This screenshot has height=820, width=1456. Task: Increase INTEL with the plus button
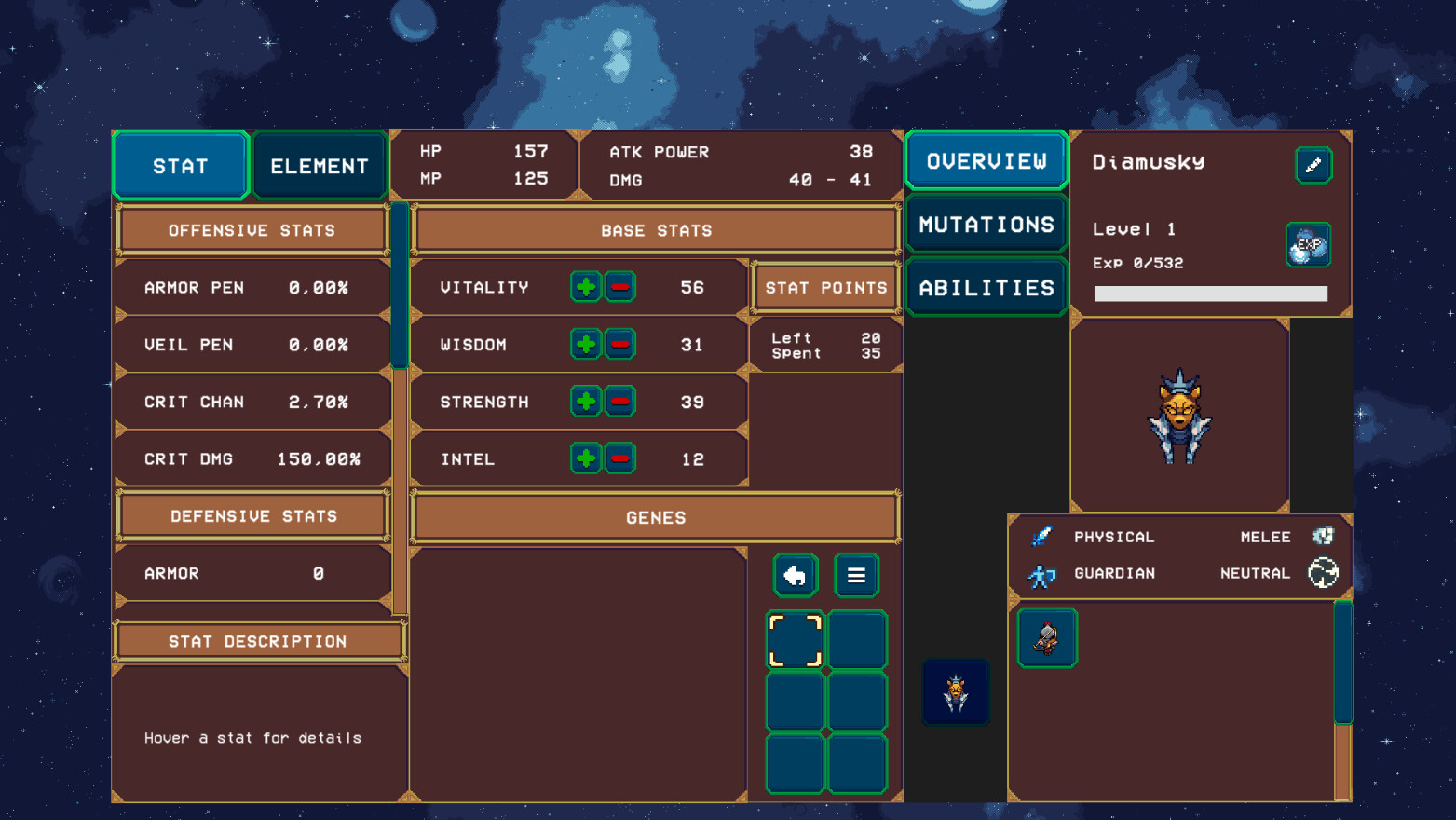pos(585,458)
